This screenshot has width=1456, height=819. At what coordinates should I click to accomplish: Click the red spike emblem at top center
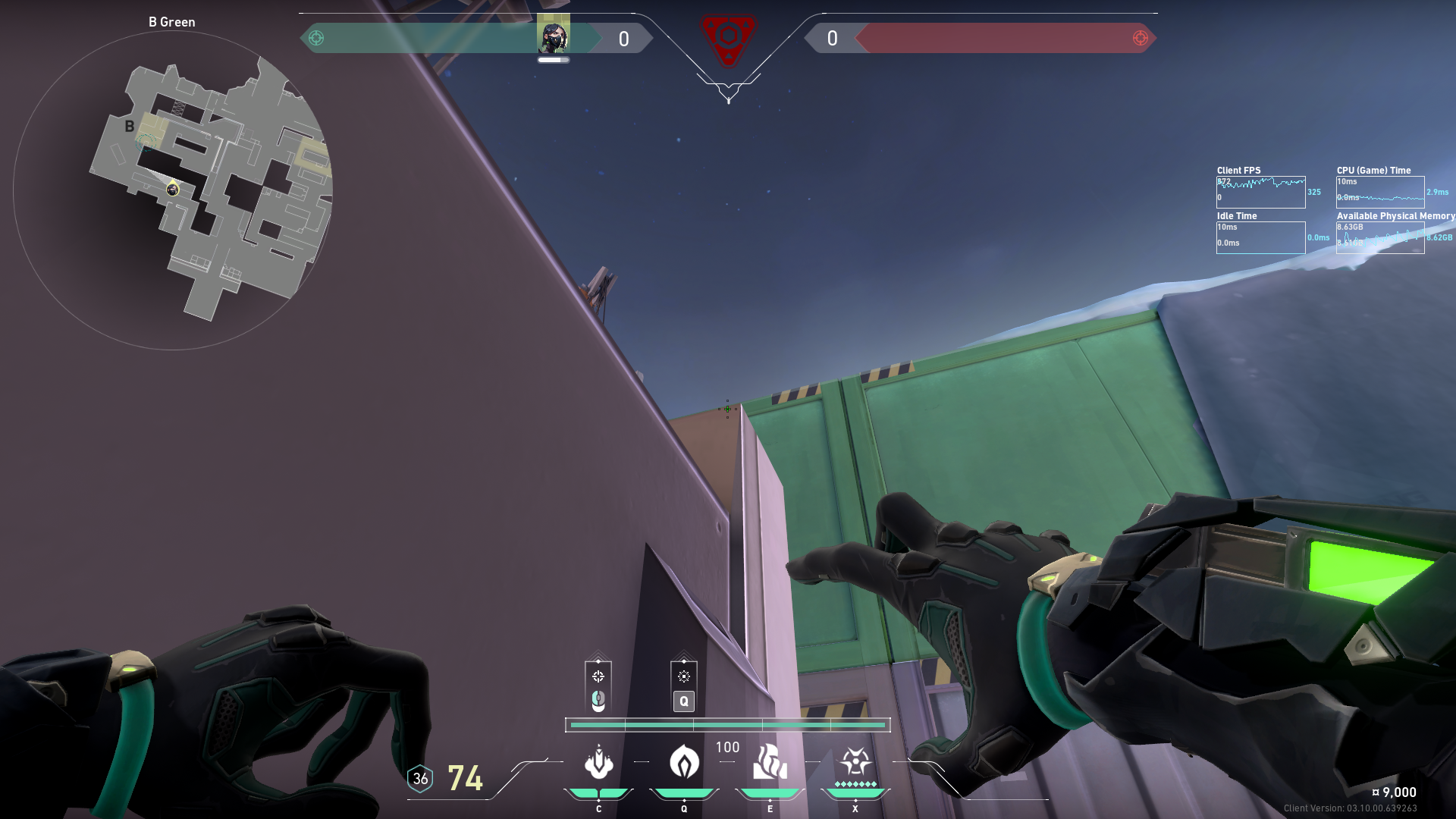(728, 38)
